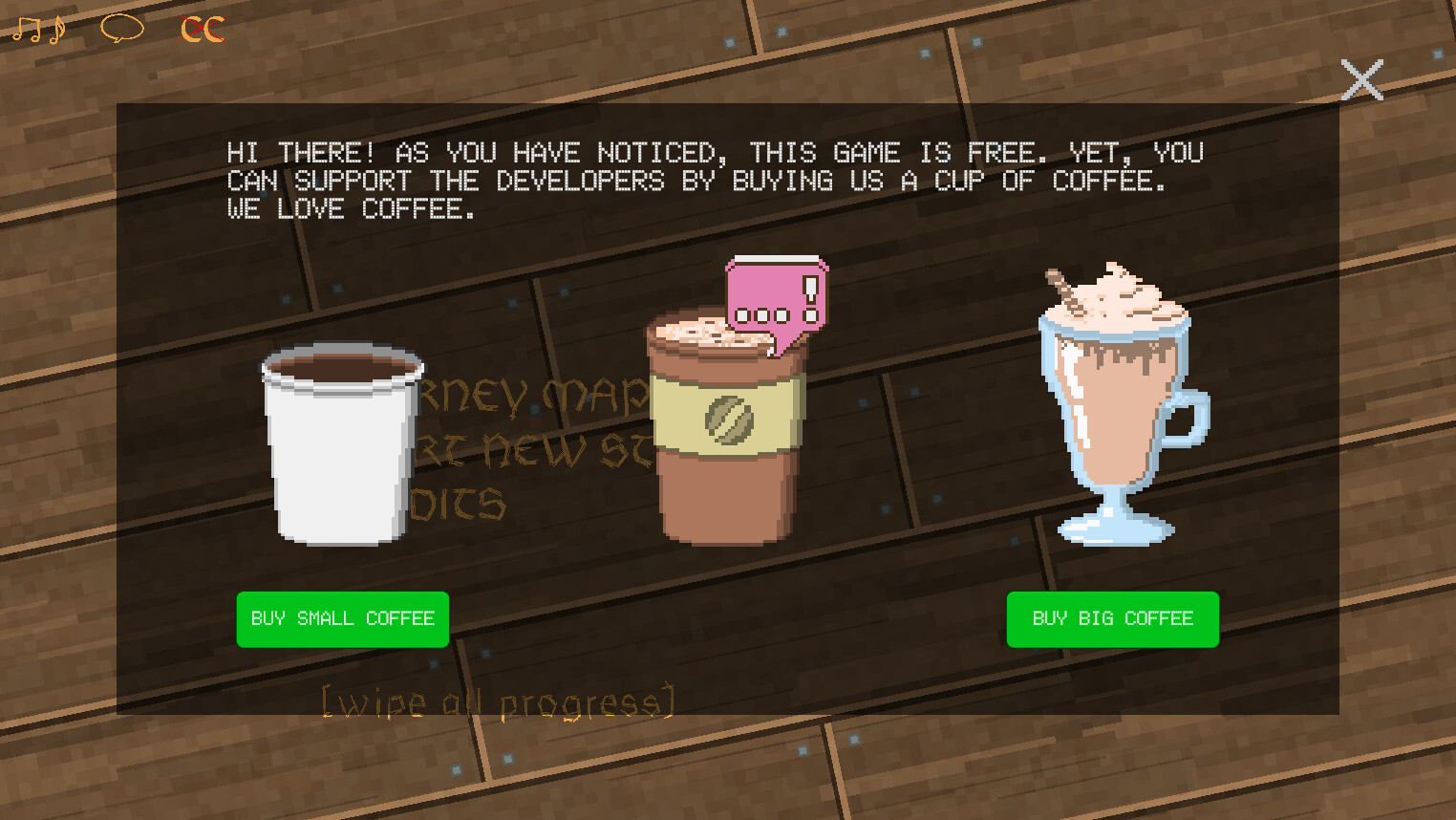Click the coffee bean logo on the cup sleeve
The image size is (1456, 820).
[x=728, y=419]
